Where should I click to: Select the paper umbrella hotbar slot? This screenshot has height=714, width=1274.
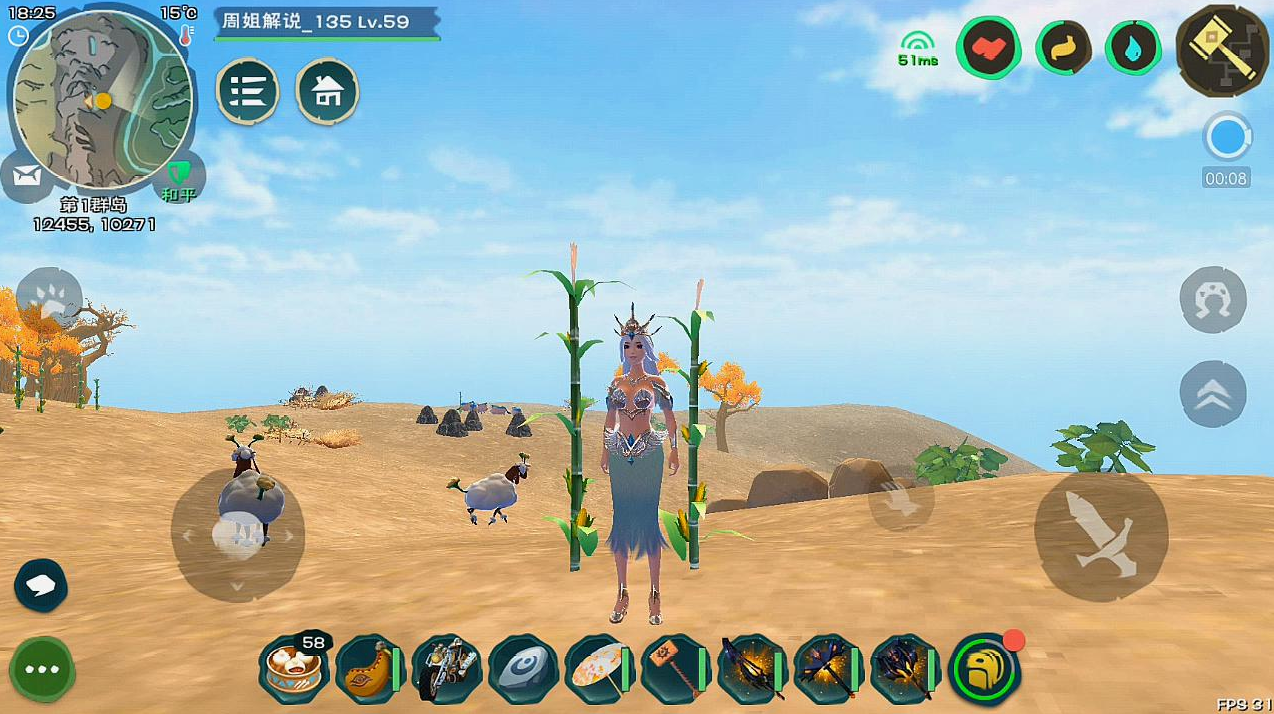point(599,668)
